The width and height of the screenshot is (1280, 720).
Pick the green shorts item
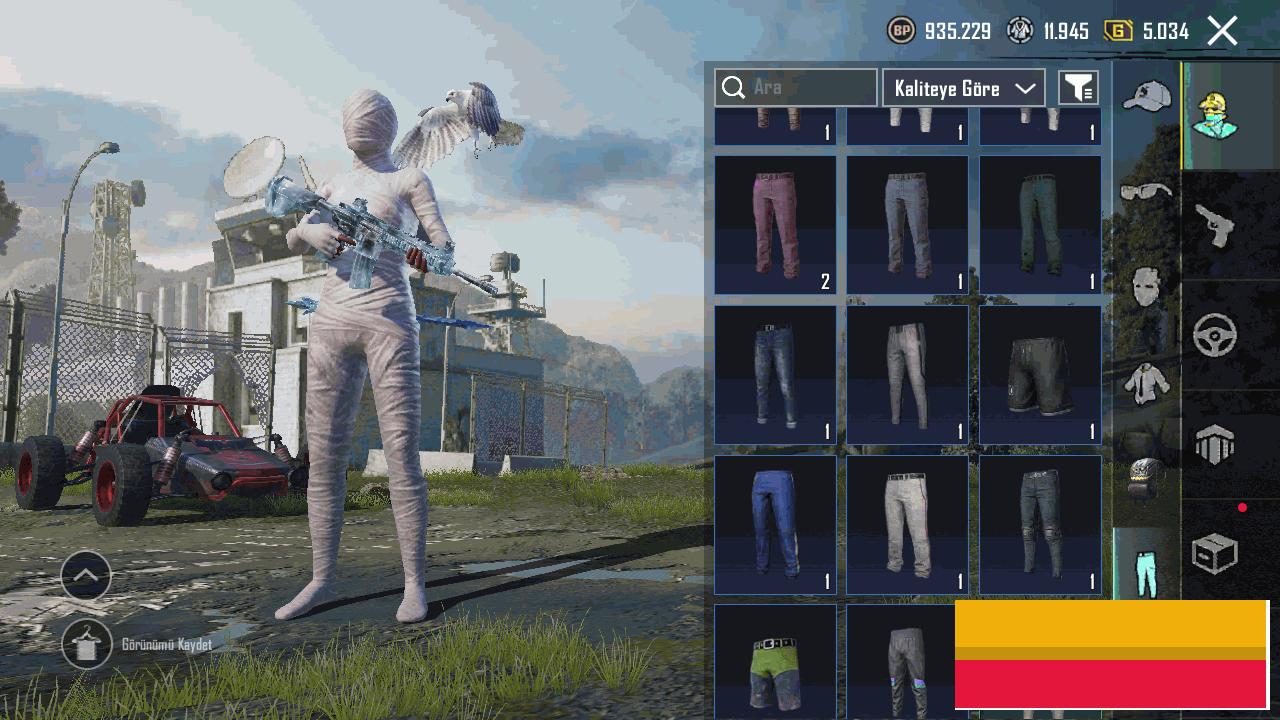[x=775, y=660]
